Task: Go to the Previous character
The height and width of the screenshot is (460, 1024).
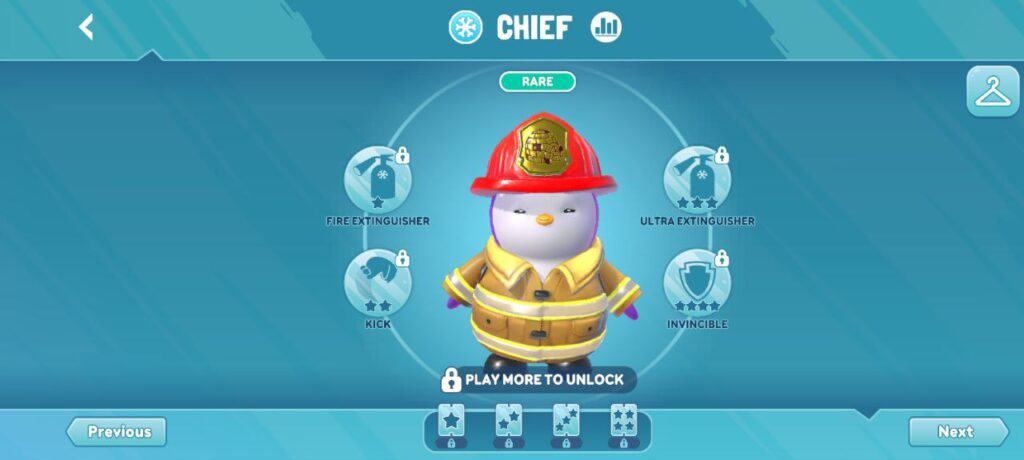Action: click(x=117, y=432)
